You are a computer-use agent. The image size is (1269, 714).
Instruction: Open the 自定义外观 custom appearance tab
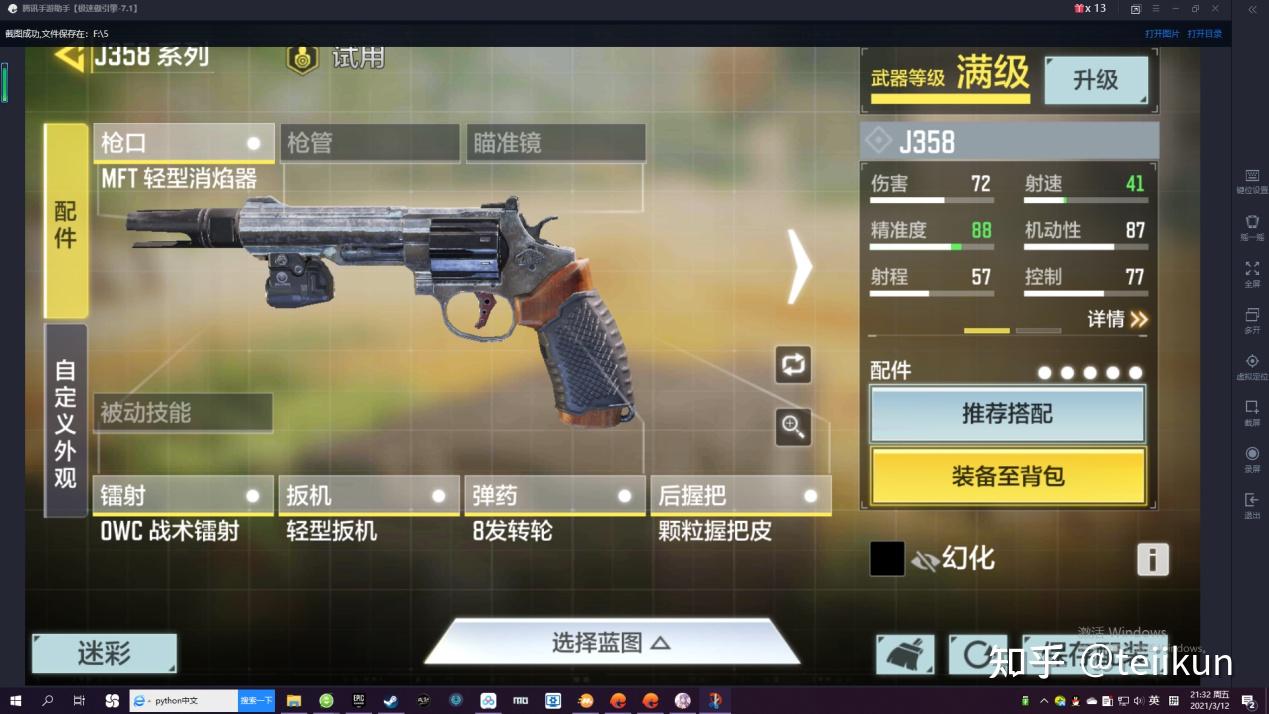pyautogui.click(x=66, y=422)
